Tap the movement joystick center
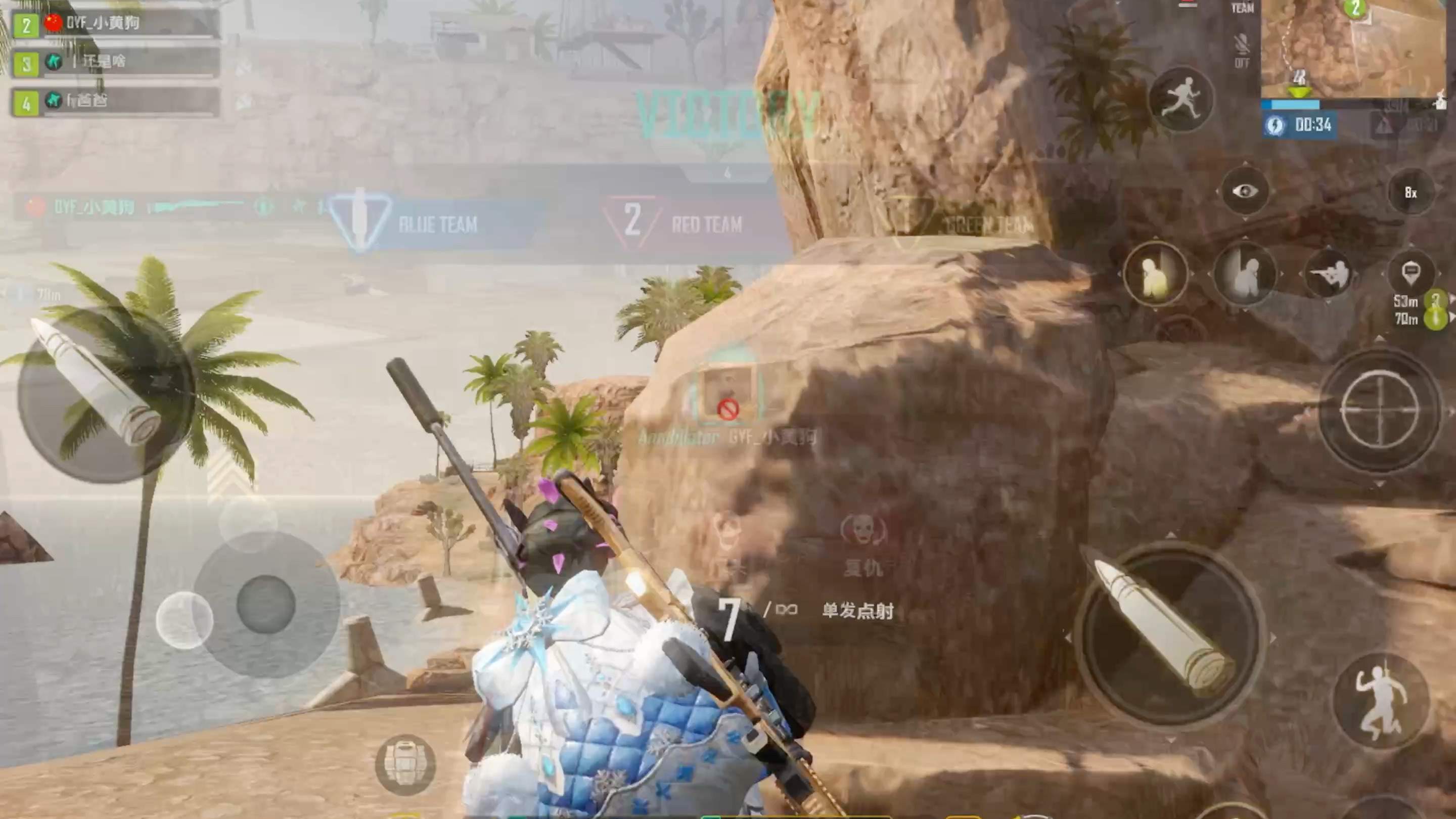Viewport: 1456px width, 819px height. [265, 604]
